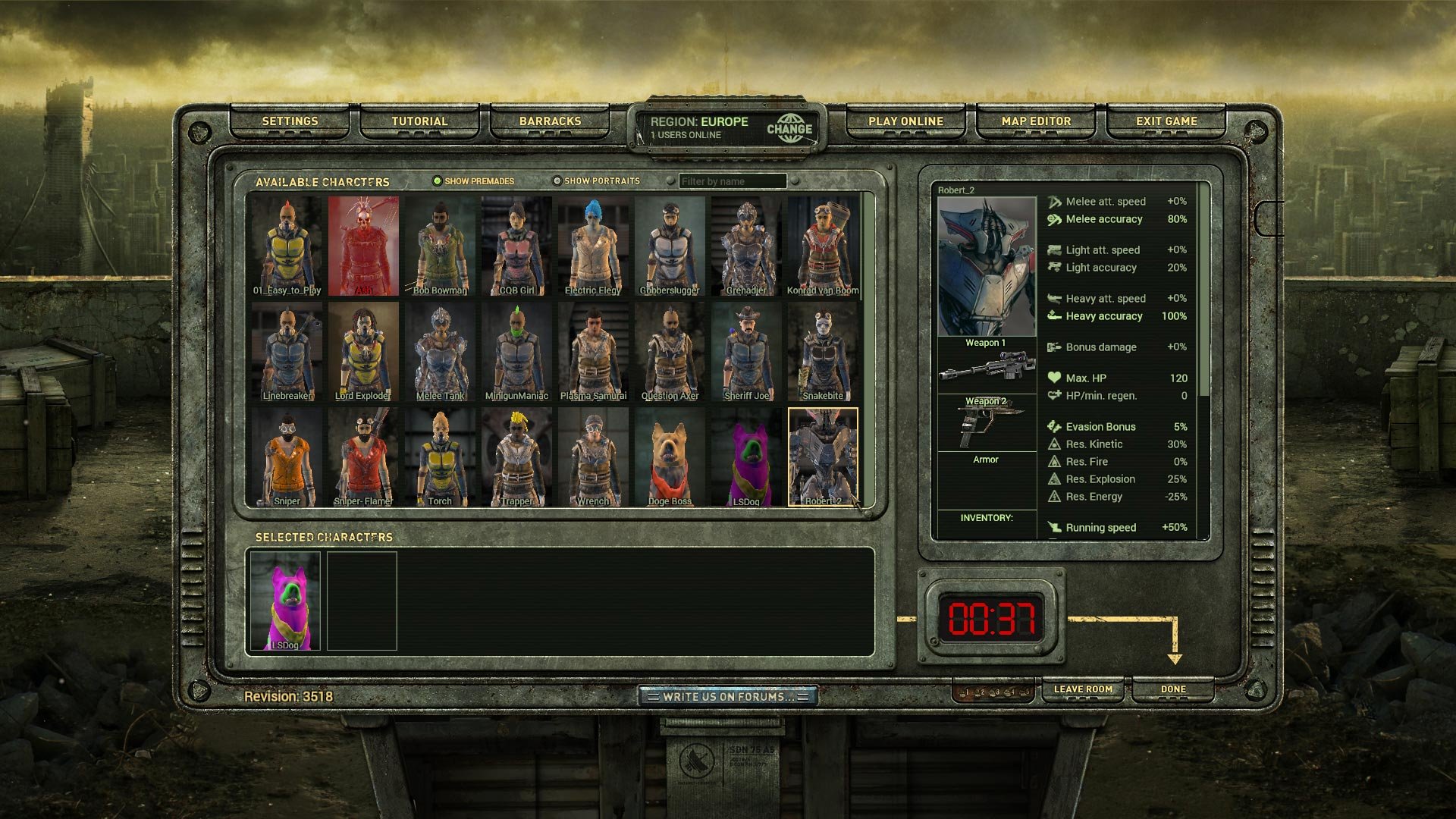1456x819 pixels.
Task: Pick the Sniper character portrait
Action: click(x=287, y=457)
